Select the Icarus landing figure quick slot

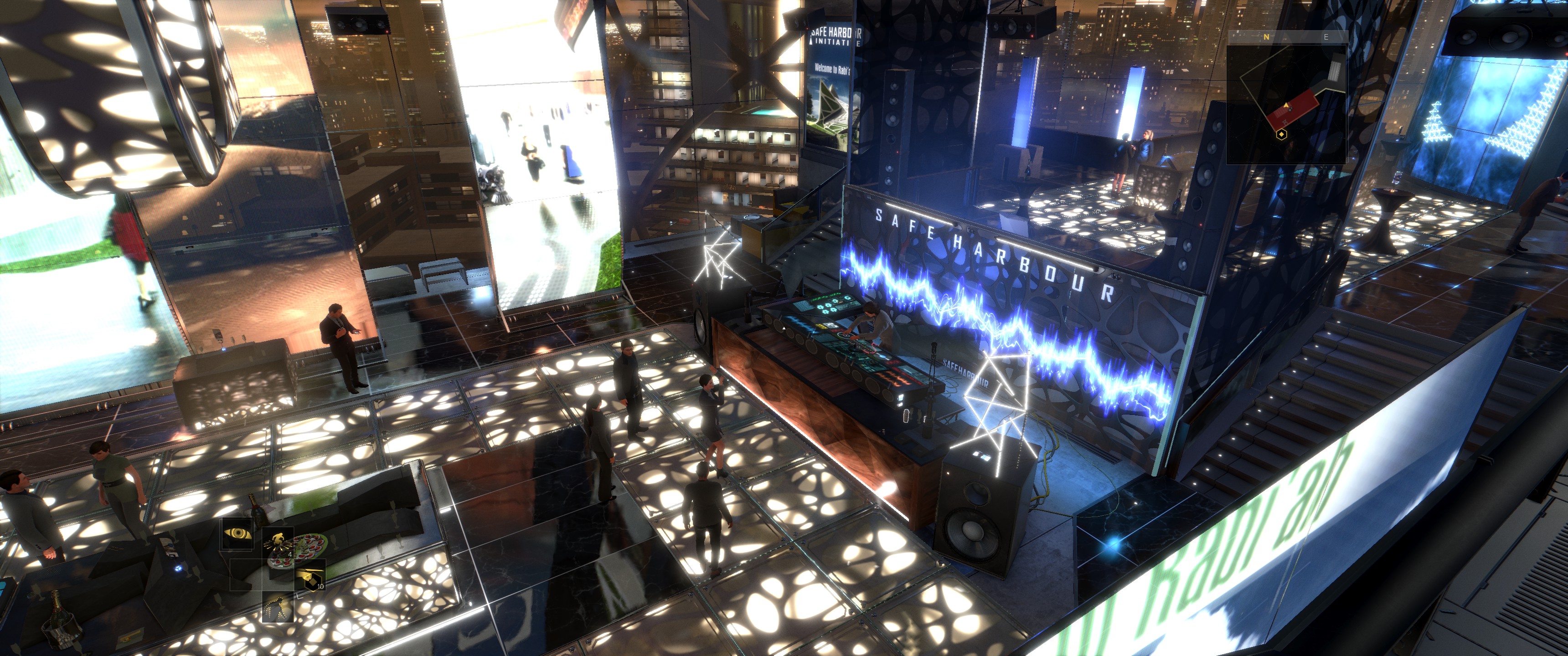click(278, 541)
